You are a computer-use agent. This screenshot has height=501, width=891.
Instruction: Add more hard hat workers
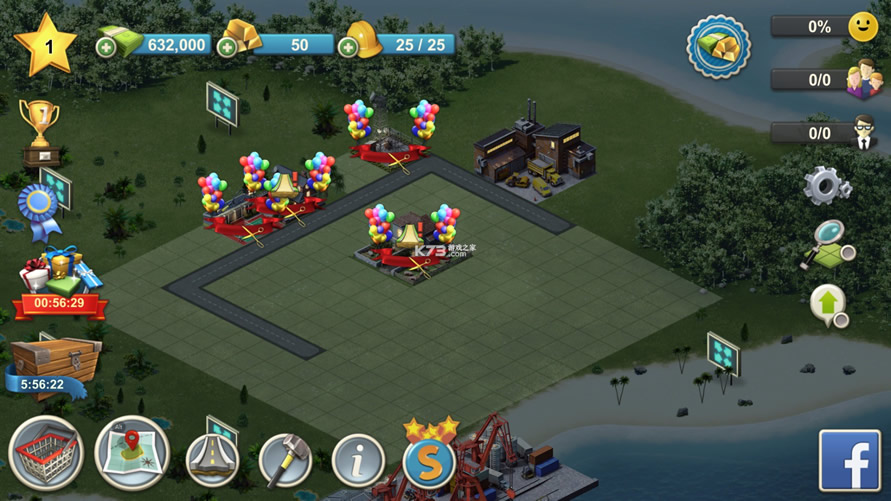click(x=347, y=46)
